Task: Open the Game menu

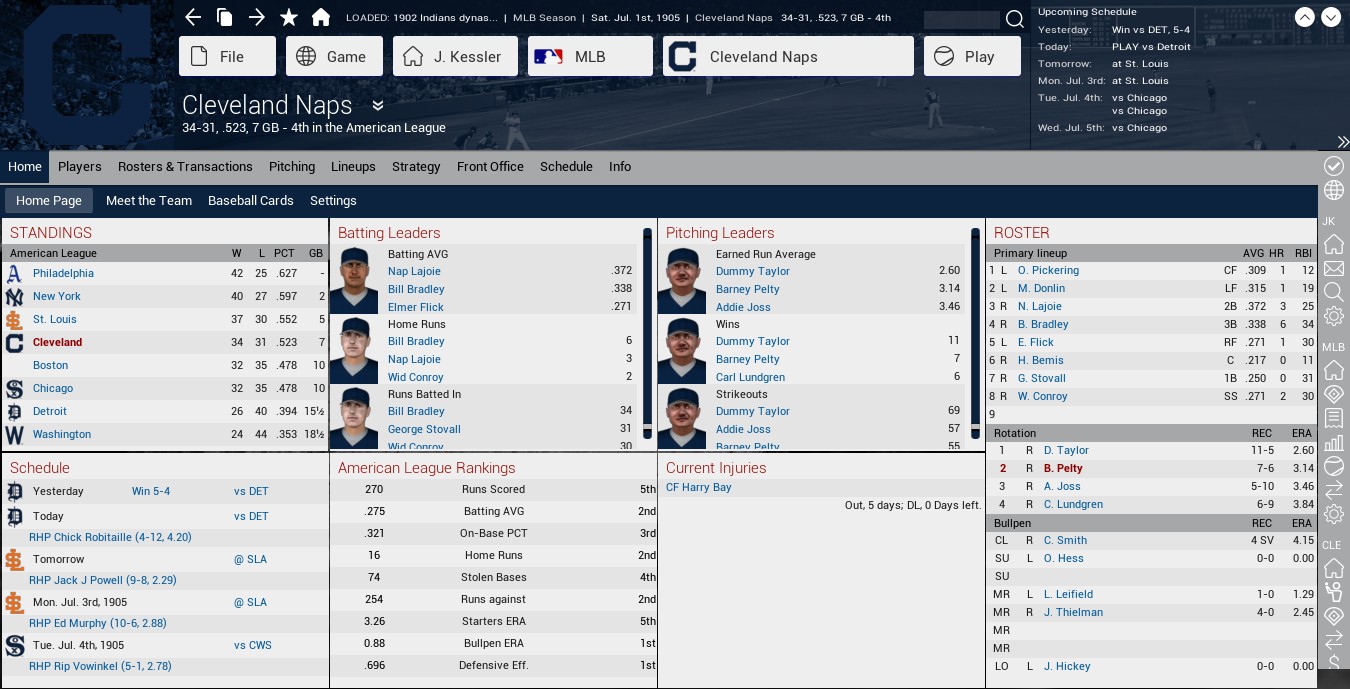Action: point(334,57)
